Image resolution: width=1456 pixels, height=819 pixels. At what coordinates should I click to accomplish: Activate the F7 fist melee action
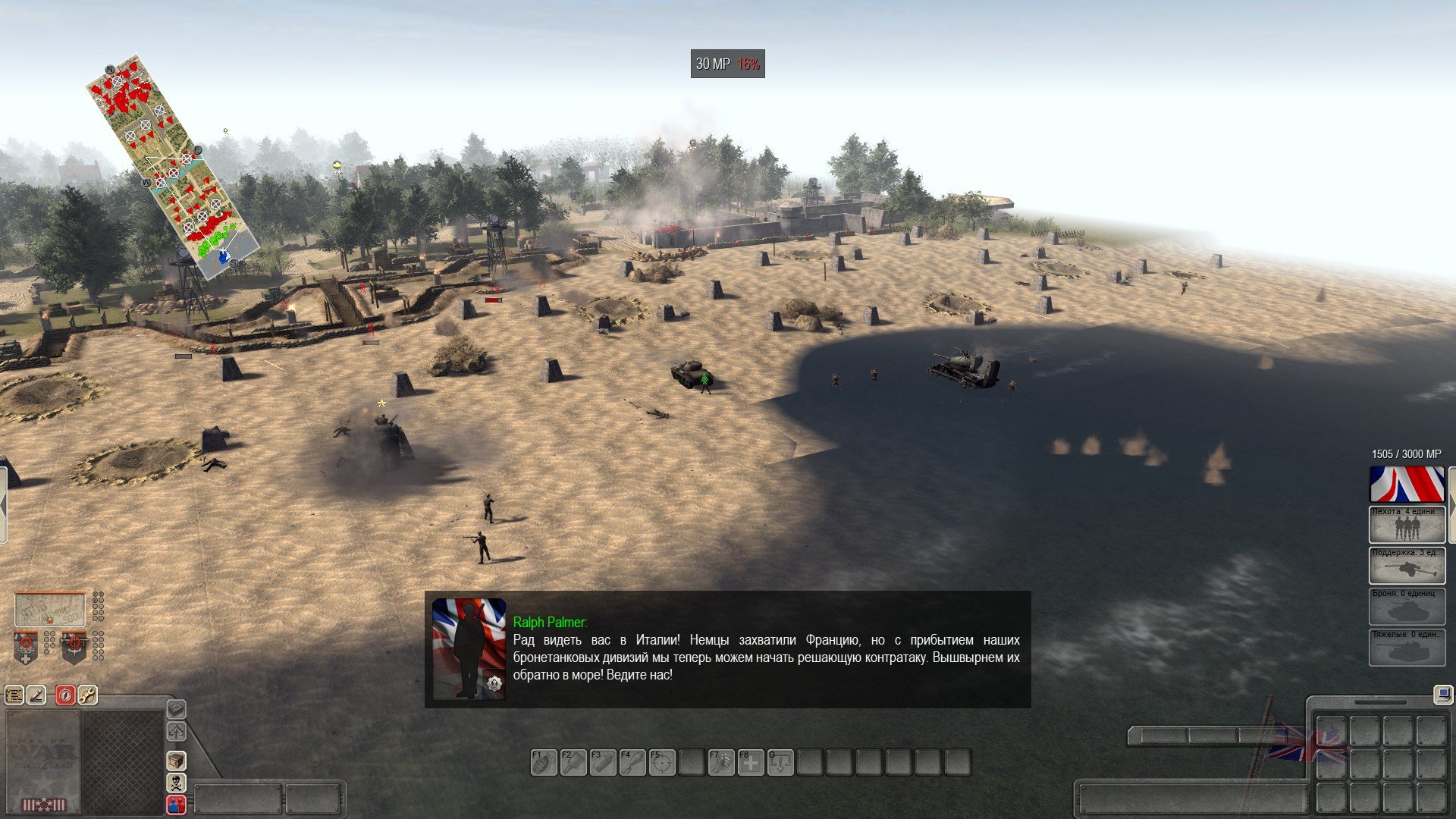(x=720, y=762)
